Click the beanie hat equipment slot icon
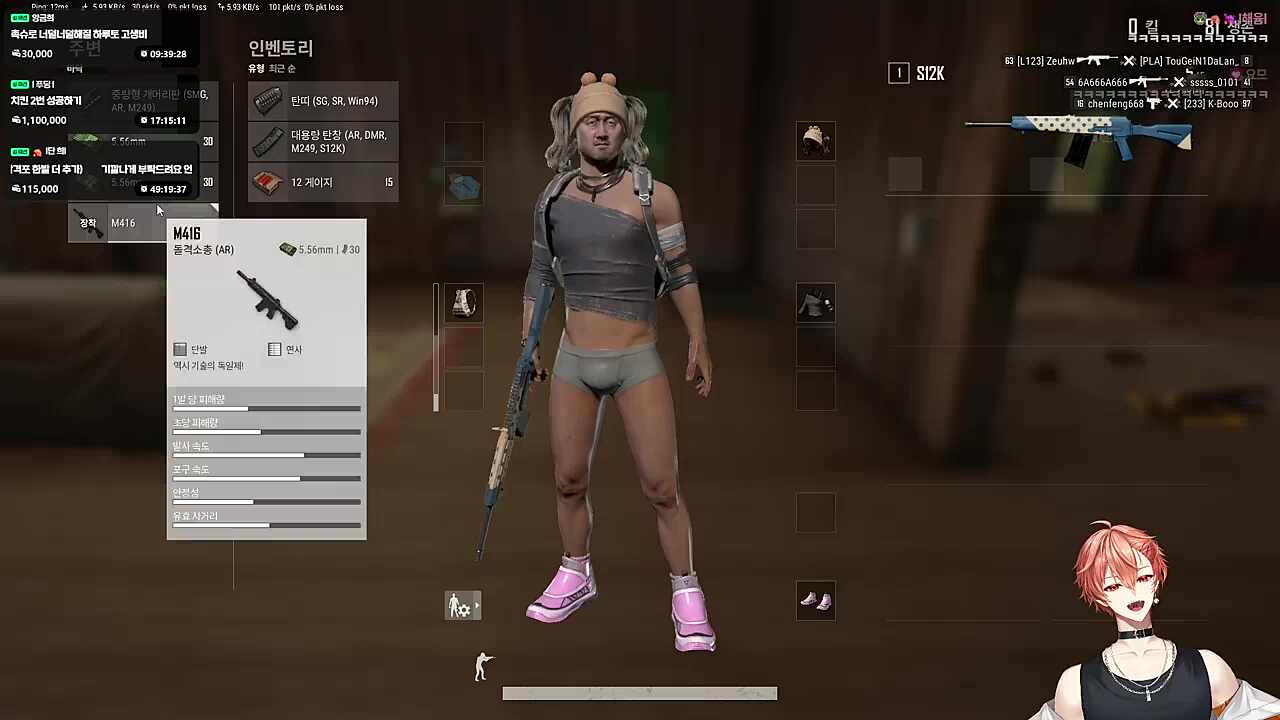The width and height of the screenshot is (1280, 720). pyautogui.click(x=815, y=141)
